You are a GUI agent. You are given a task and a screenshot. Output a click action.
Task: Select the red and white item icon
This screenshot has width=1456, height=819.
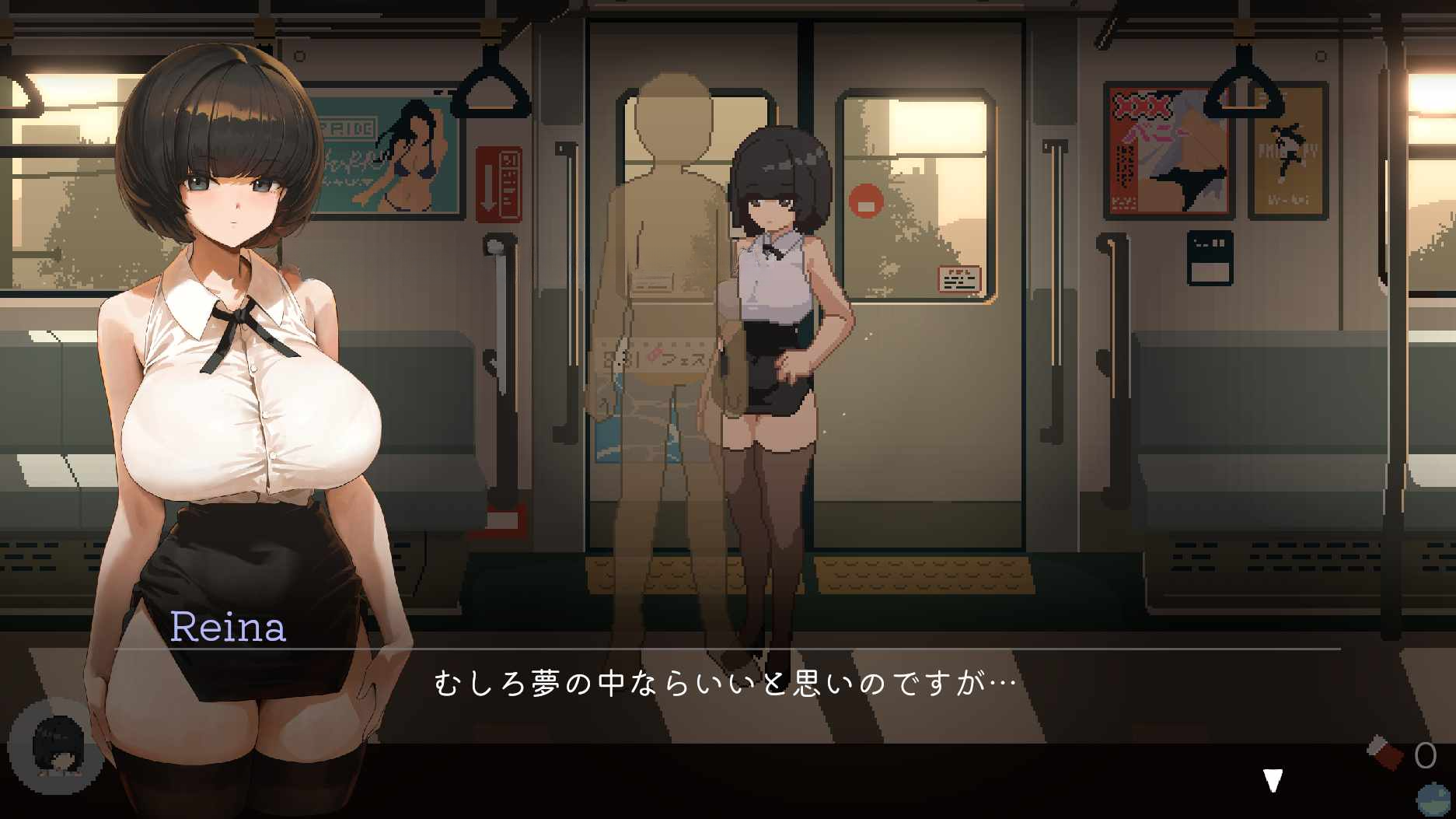pyautogui.click(x=1385, y=753)
